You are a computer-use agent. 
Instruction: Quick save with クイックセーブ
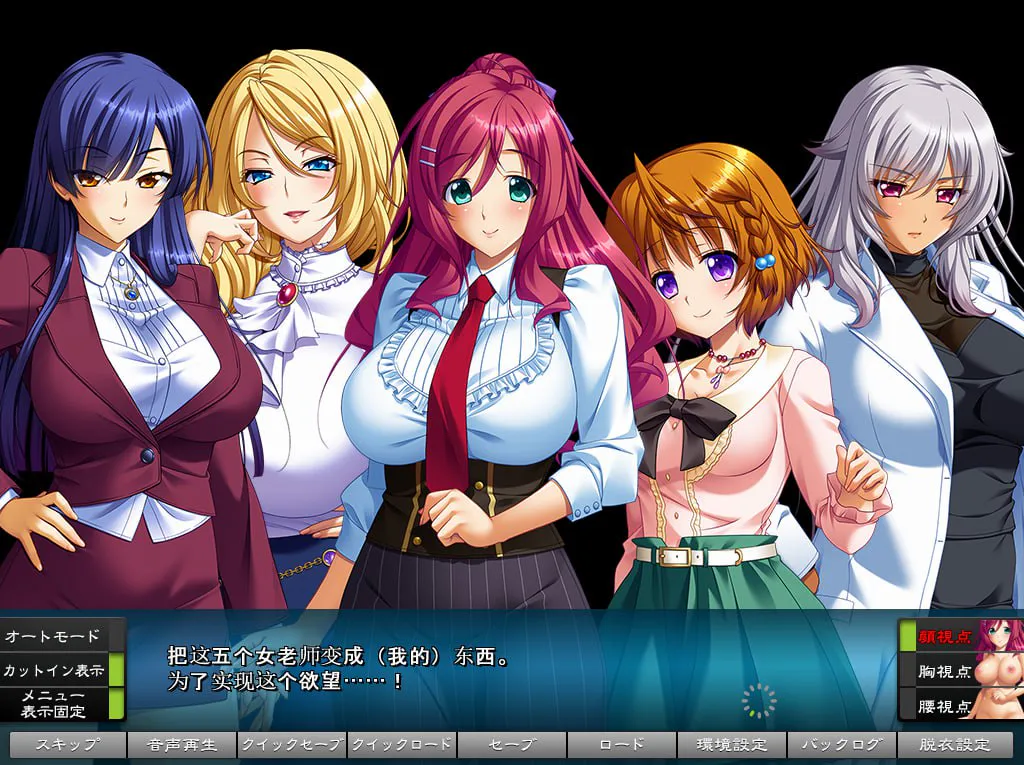coord(292,745)
